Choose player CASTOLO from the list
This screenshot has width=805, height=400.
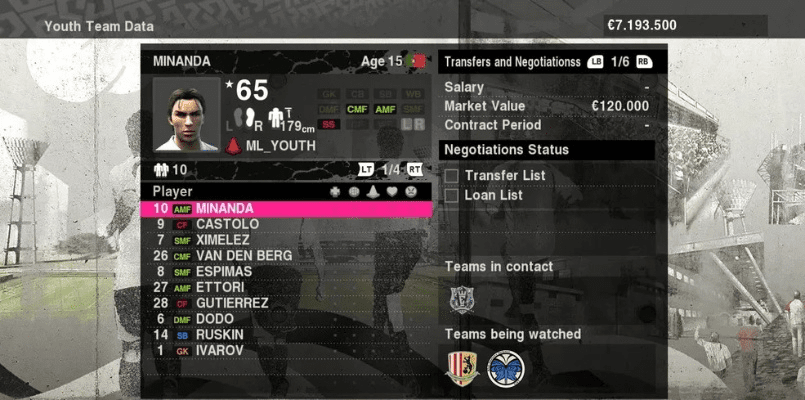227,225
